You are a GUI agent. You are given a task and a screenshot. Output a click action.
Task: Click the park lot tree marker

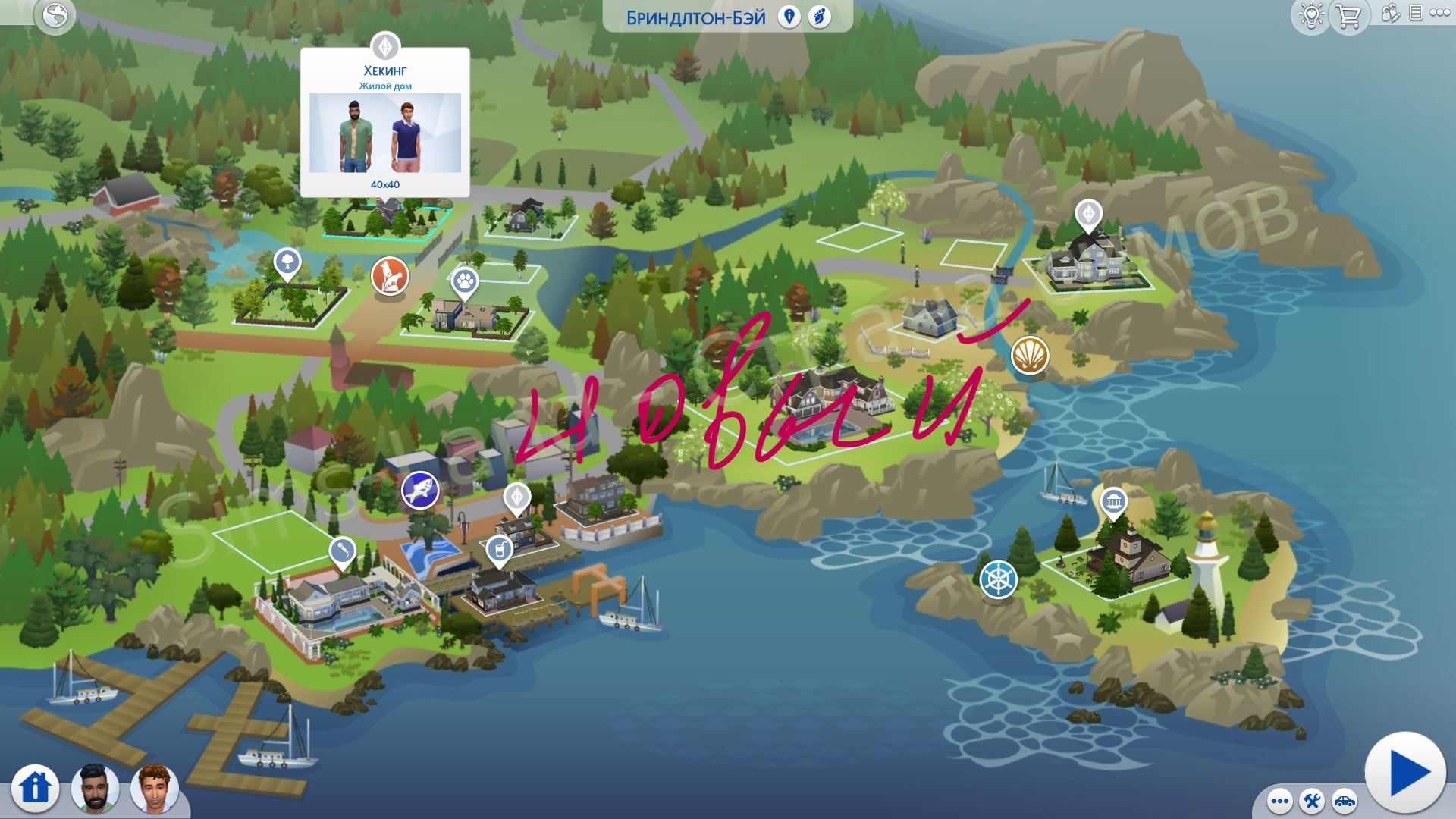(287, 263)
